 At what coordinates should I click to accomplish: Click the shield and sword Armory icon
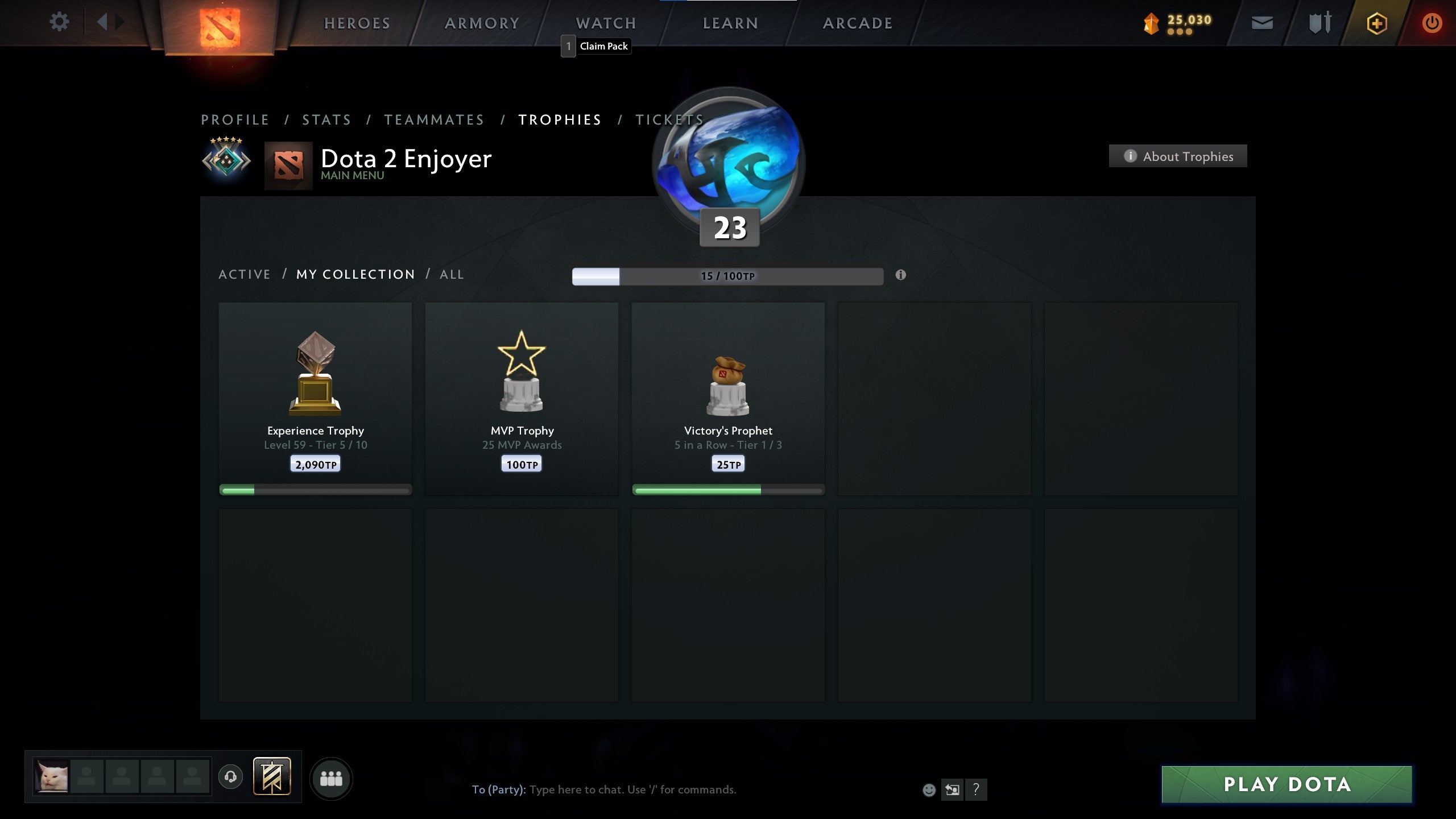[x=1318, y=23]
